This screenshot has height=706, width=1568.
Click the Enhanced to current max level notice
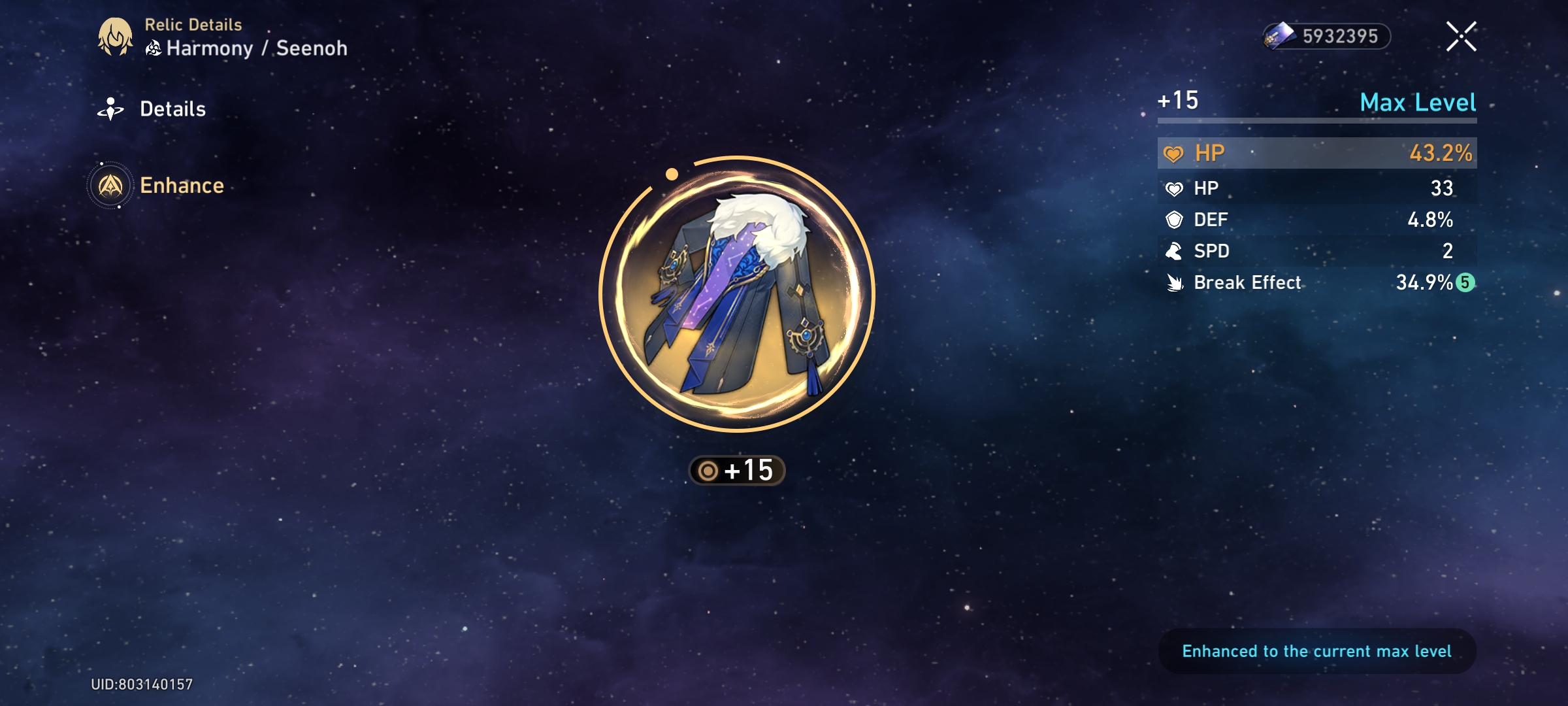[1316, 651]
